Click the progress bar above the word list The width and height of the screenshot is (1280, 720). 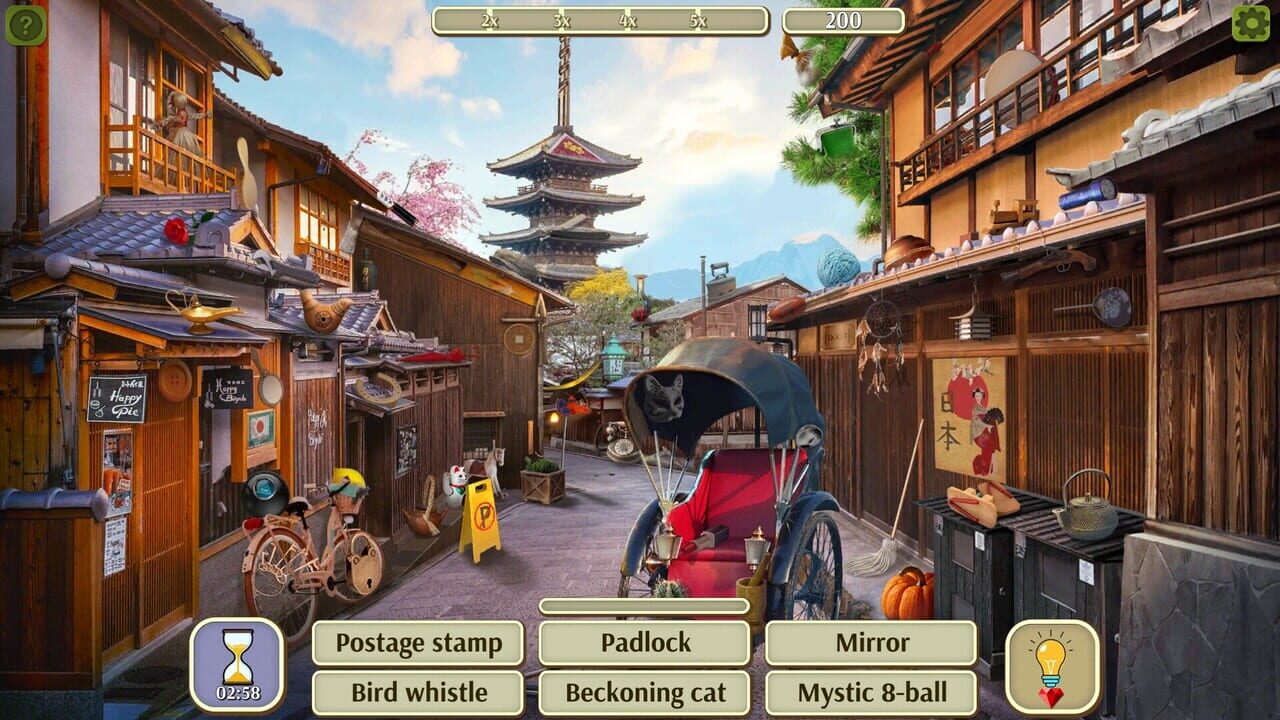tap(645, 607)
